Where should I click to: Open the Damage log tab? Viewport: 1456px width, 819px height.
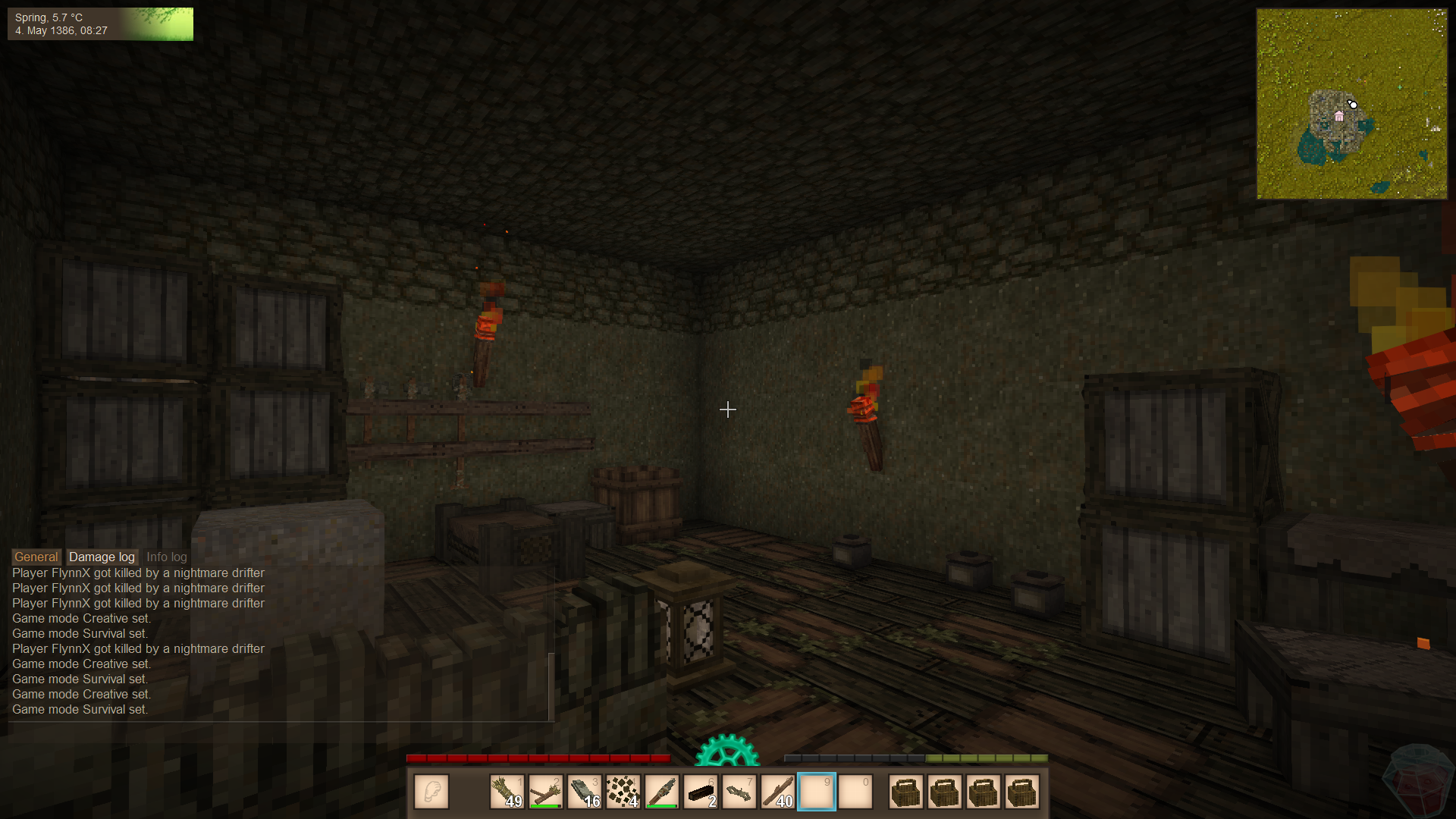[102, 557]
